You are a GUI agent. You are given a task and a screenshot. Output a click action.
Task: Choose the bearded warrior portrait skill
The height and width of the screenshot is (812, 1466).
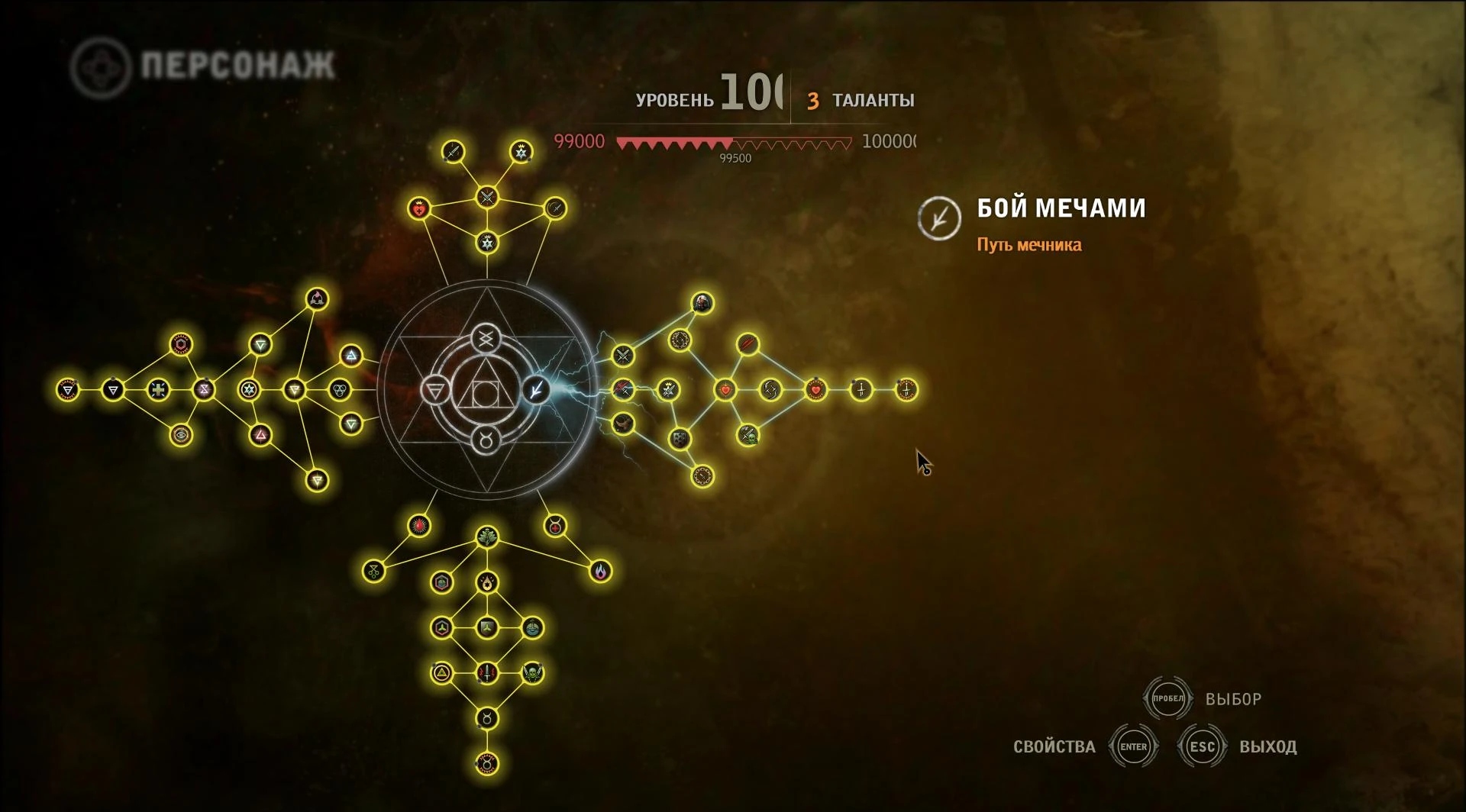[702, 303]
